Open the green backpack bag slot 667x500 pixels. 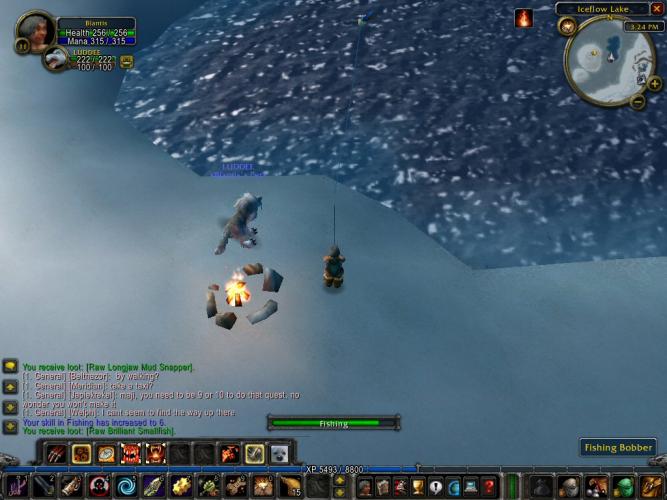[624, 487]
